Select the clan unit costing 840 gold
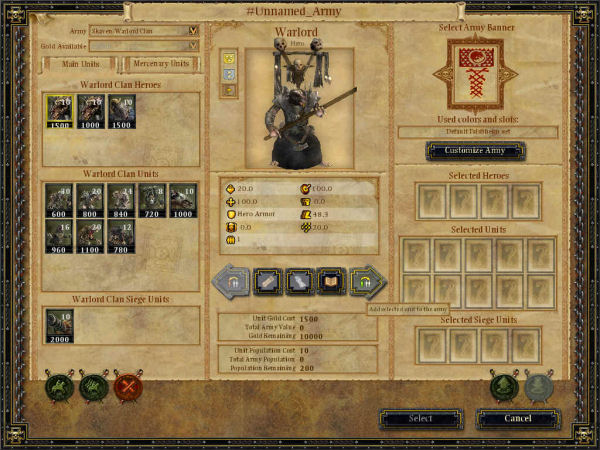The image size is (600, 450). (x=122, y=200)
